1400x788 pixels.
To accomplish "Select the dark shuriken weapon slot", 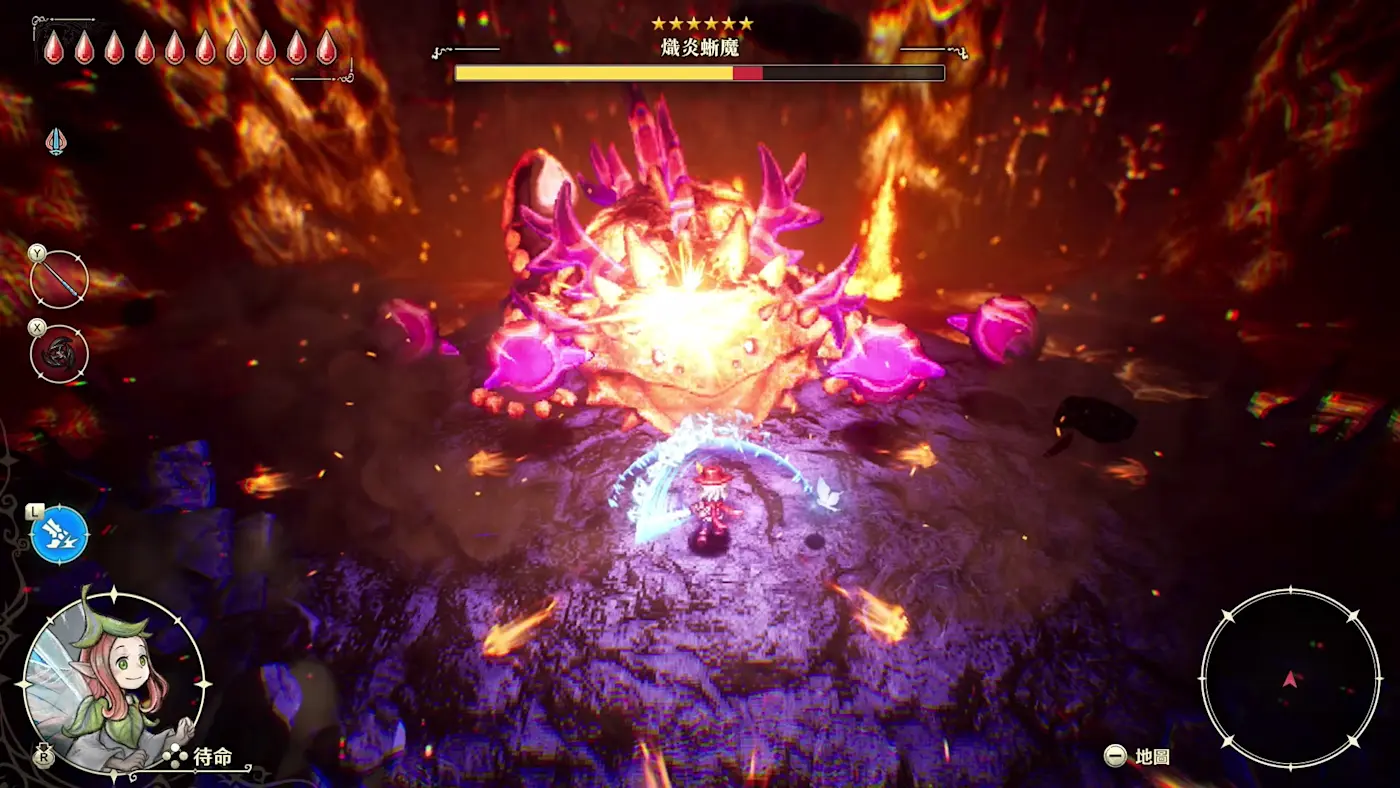I will [x=60, y=354].
